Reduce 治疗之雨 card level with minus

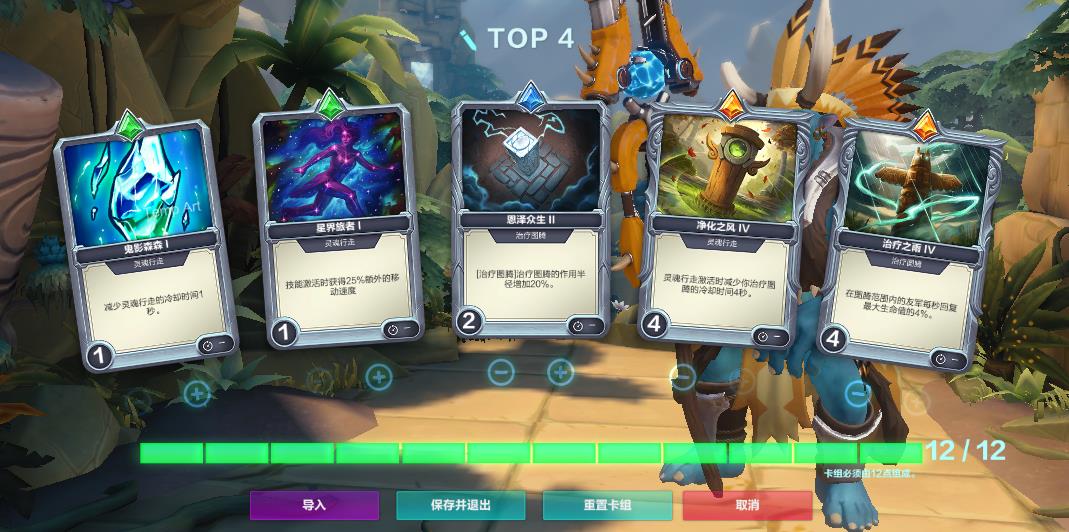pos(858,392)
